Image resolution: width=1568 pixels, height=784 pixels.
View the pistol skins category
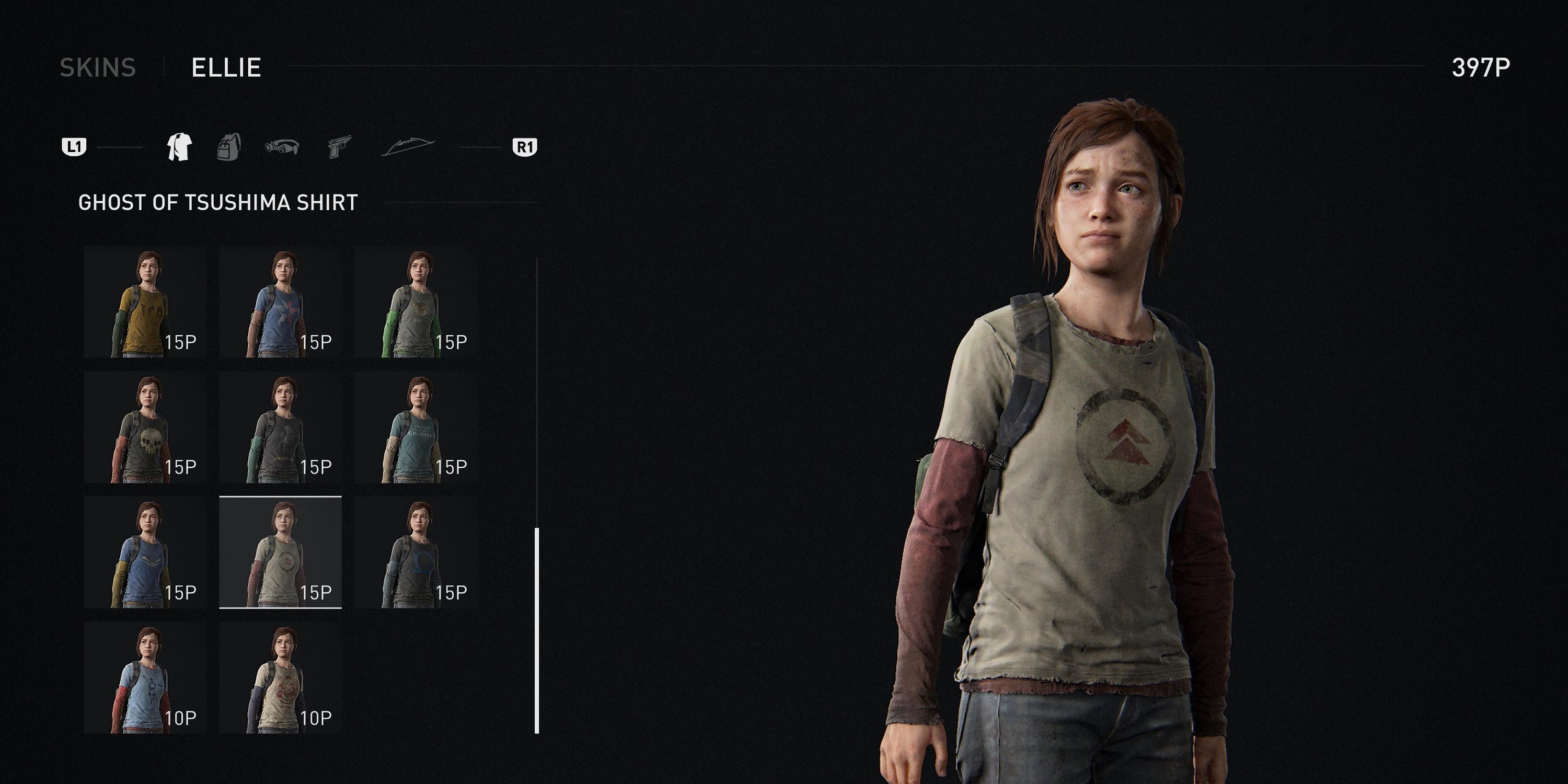(337, 146)
